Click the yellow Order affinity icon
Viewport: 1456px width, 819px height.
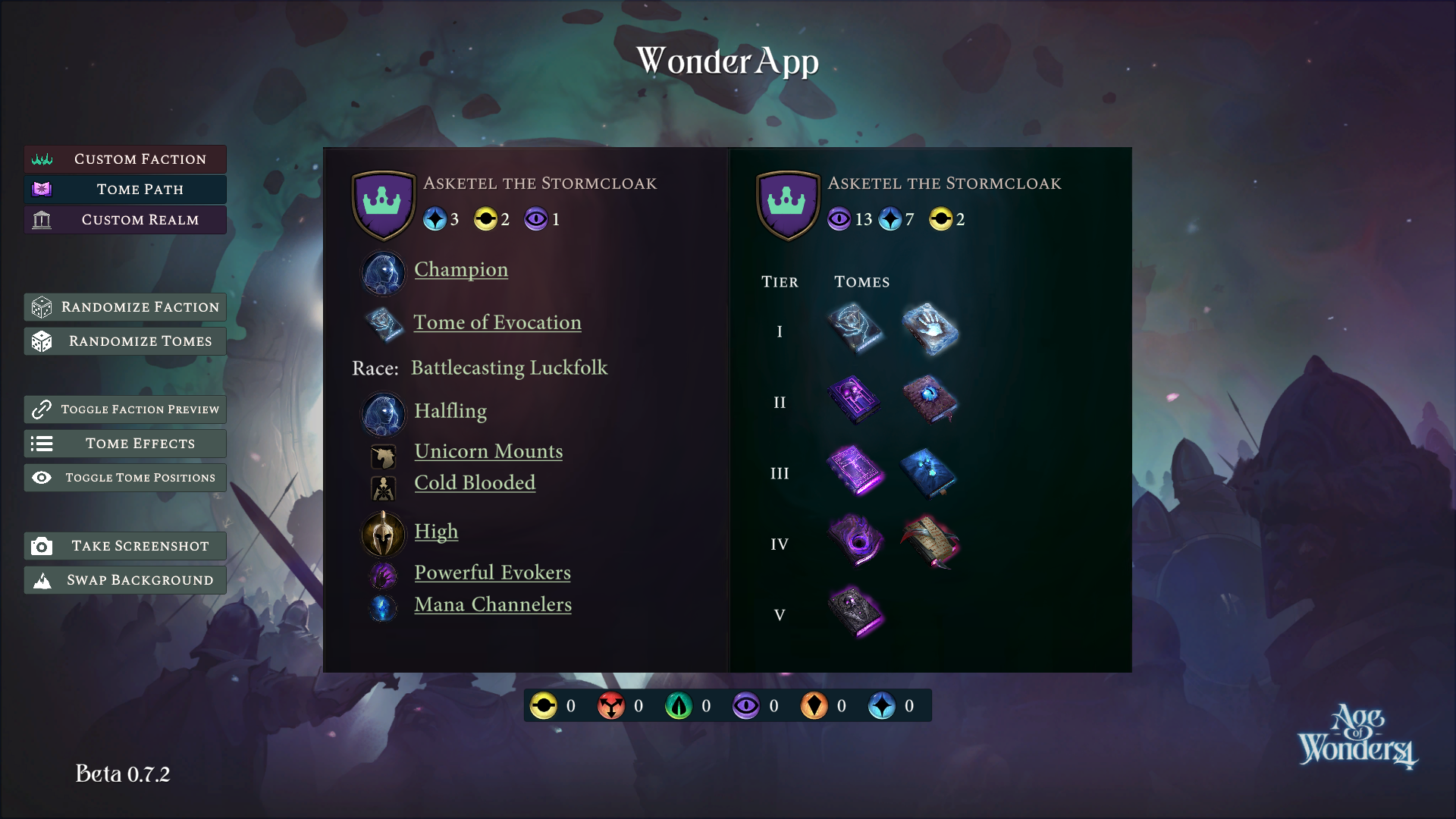(544, 705)
